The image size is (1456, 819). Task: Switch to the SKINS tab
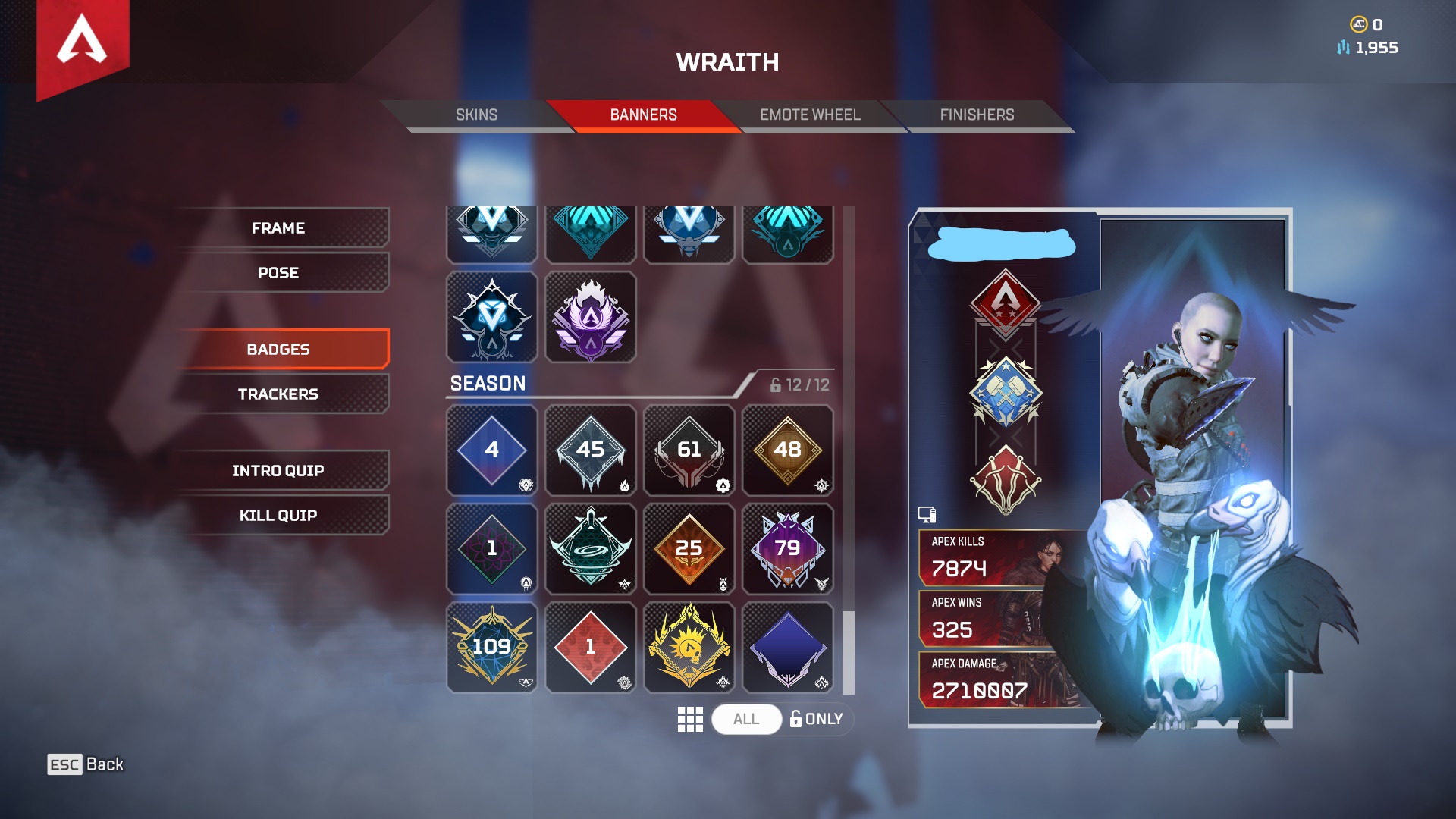475,115
